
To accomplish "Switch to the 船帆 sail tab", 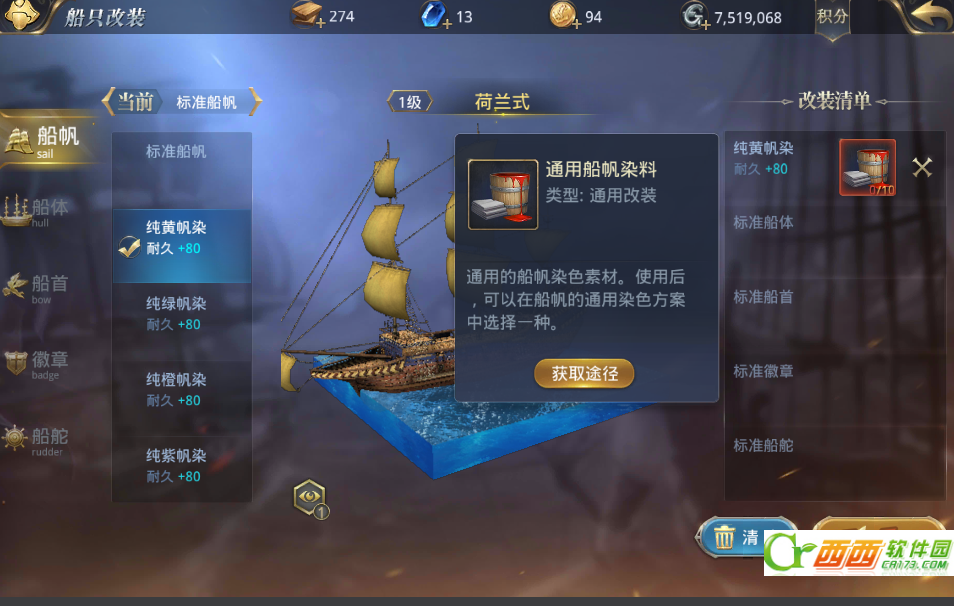I will coord(45,142).
